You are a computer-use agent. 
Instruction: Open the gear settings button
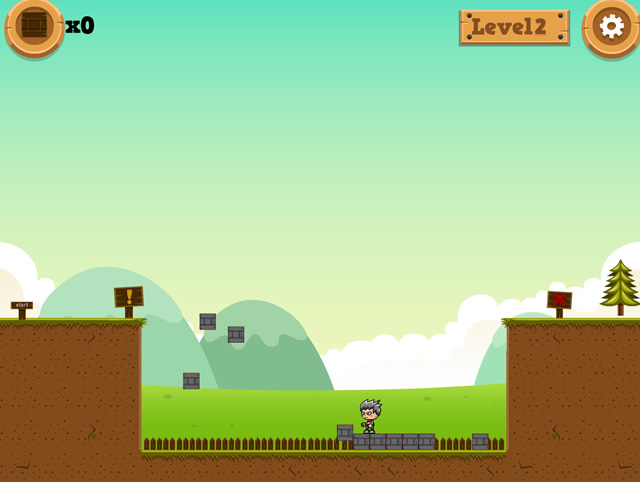pos(611,26)
